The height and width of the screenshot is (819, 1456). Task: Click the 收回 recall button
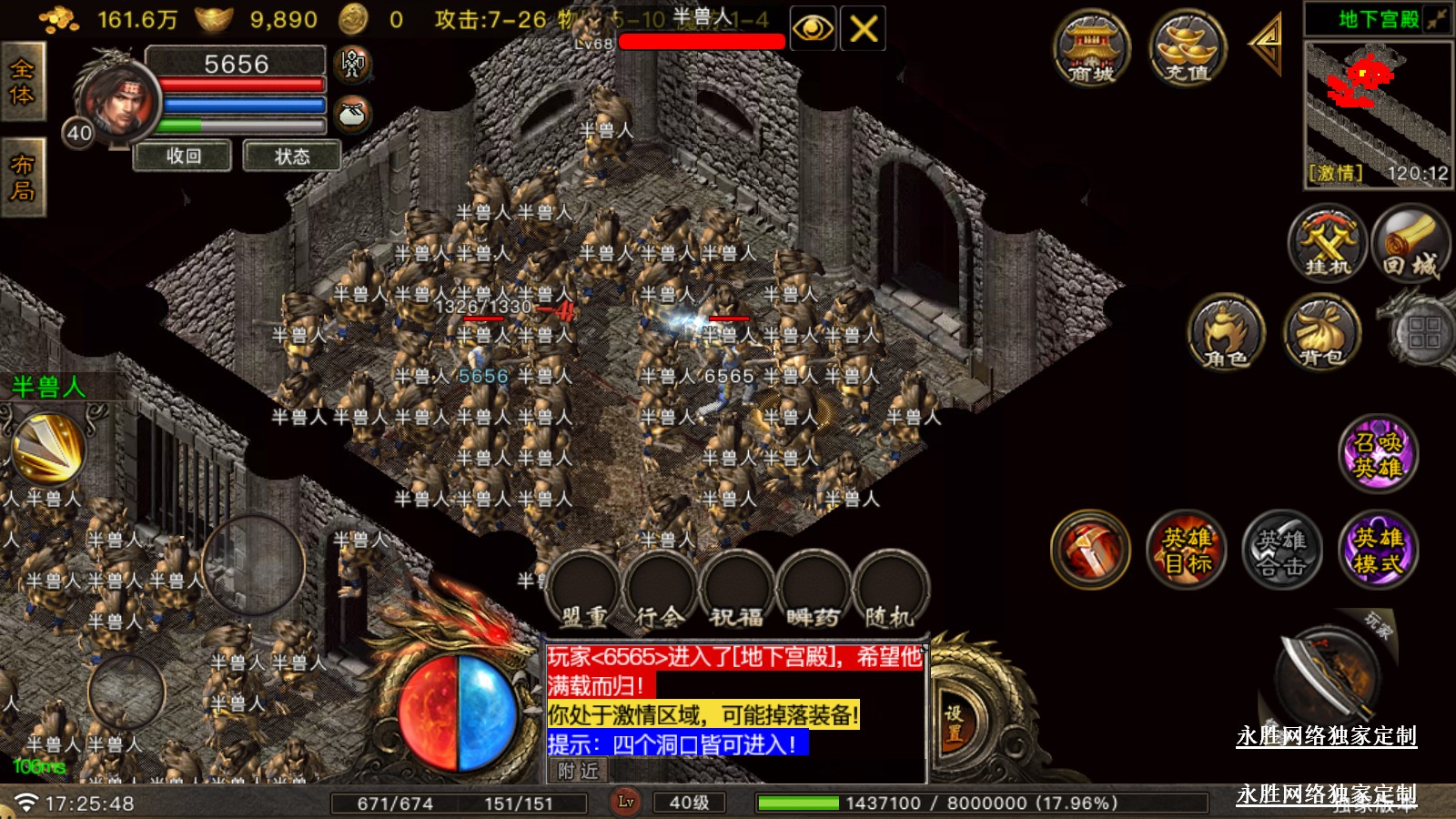pos(184,157)
